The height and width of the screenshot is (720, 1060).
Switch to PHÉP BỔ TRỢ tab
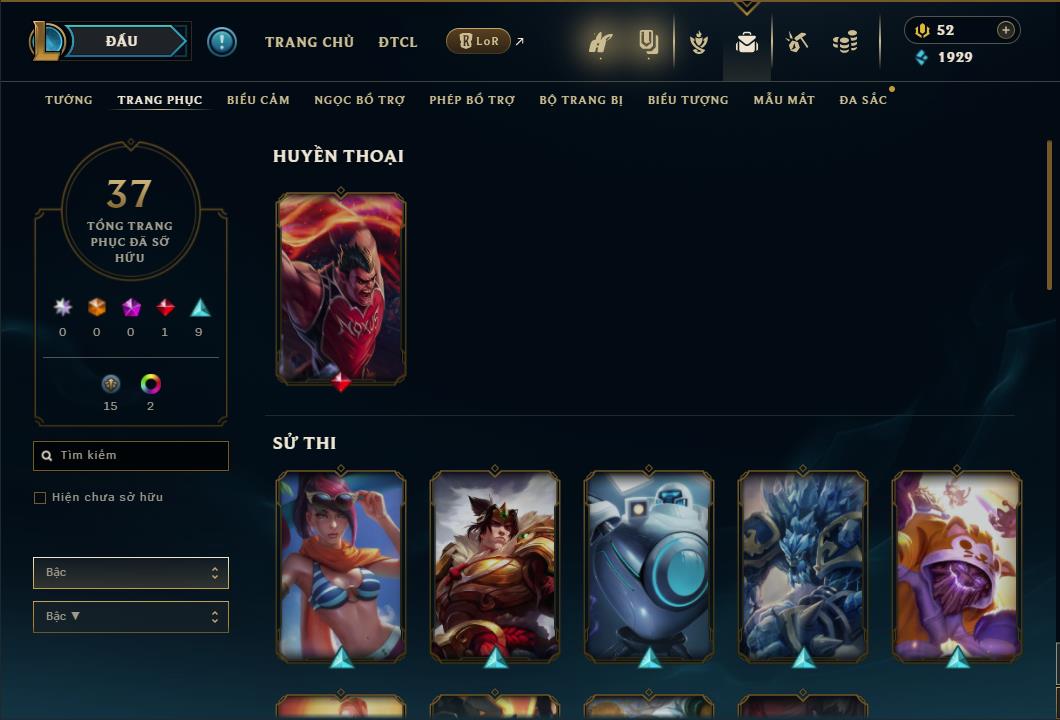(472, 100)
